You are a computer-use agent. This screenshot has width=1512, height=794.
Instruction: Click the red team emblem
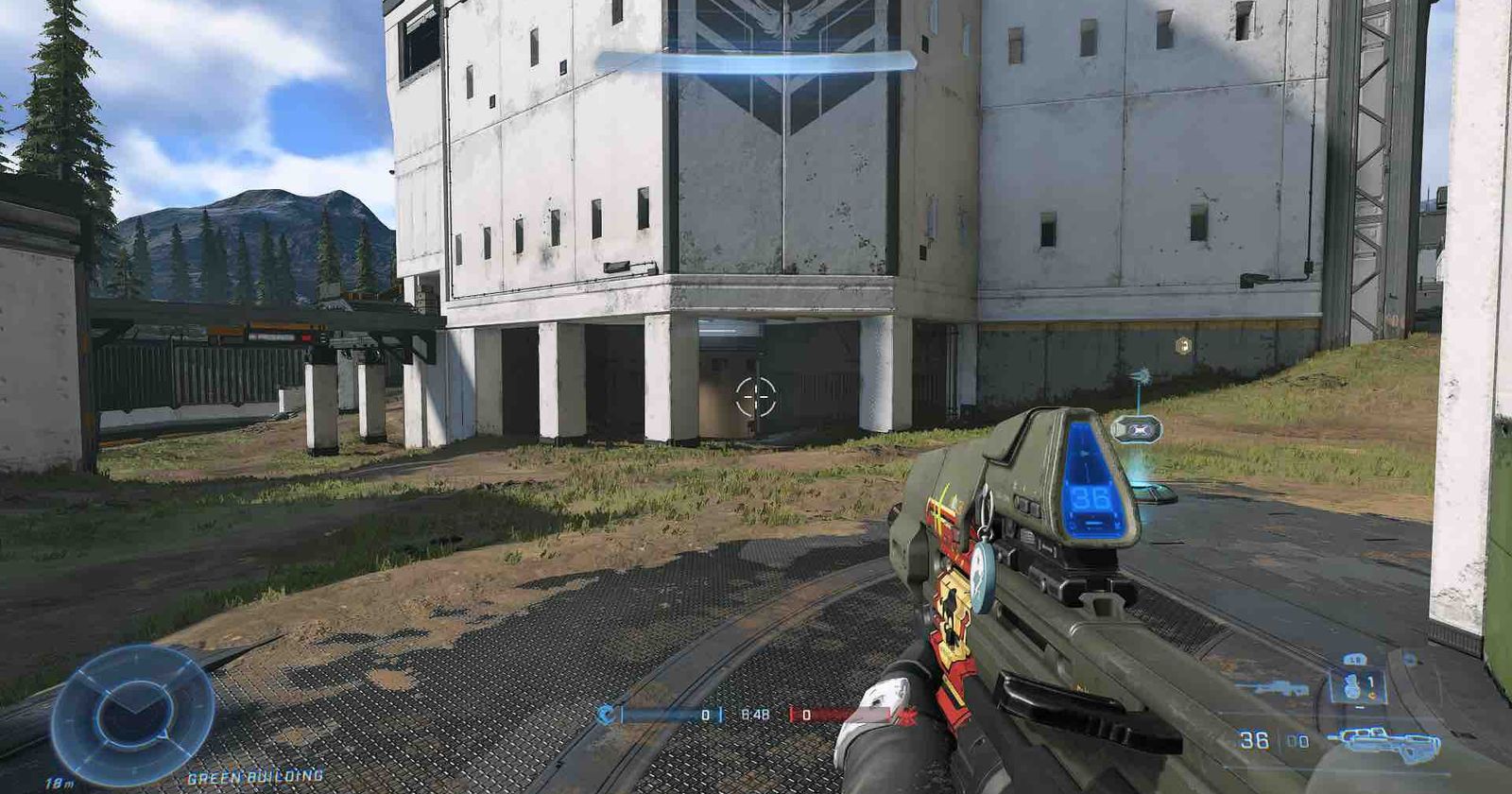[x=909, y=716]
